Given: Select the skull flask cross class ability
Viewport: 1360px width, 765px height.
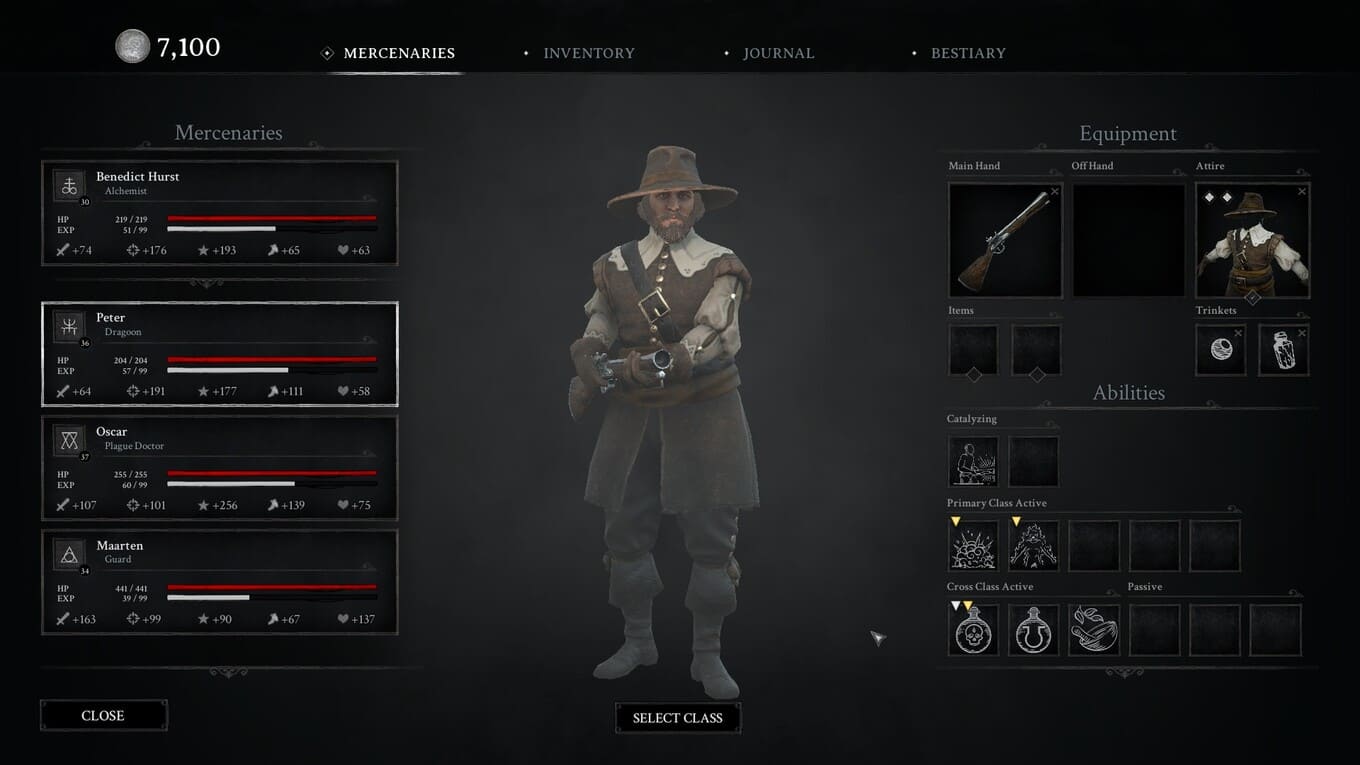Looking at the screenshot, I should point(973,630).
